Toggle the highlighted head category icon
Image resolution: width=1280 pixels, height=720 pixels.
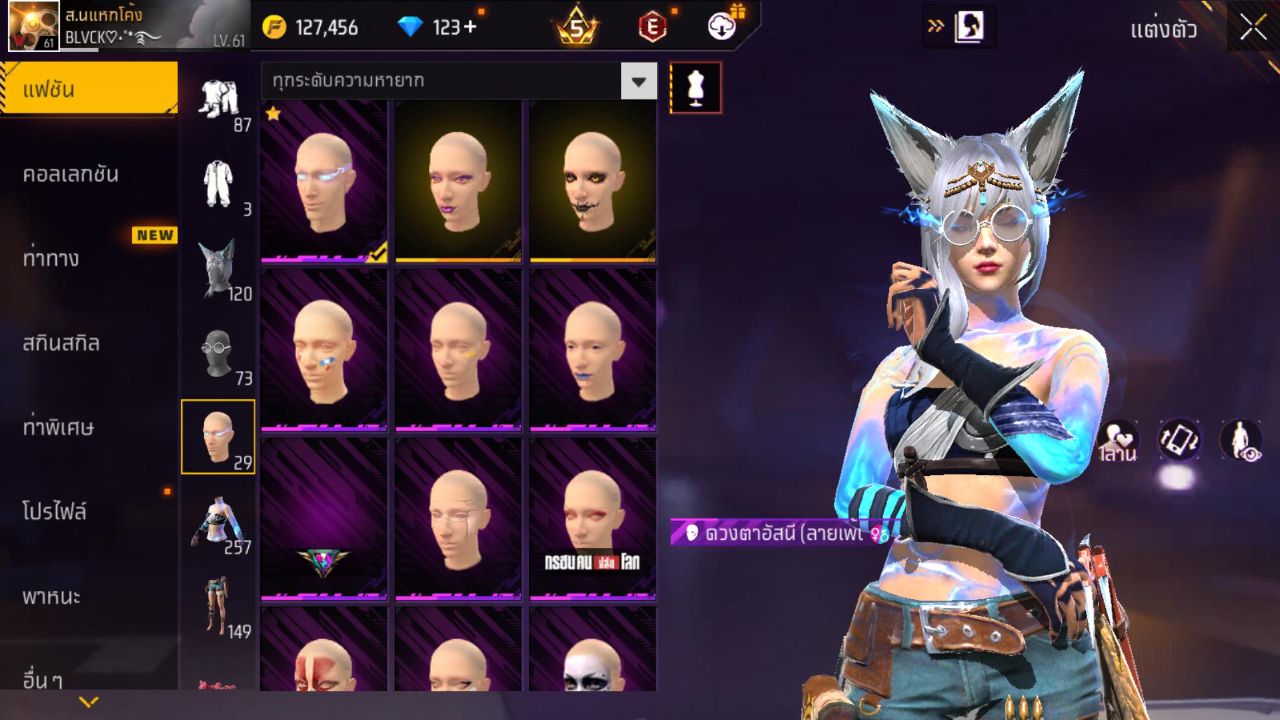click(x=219, y=435)
